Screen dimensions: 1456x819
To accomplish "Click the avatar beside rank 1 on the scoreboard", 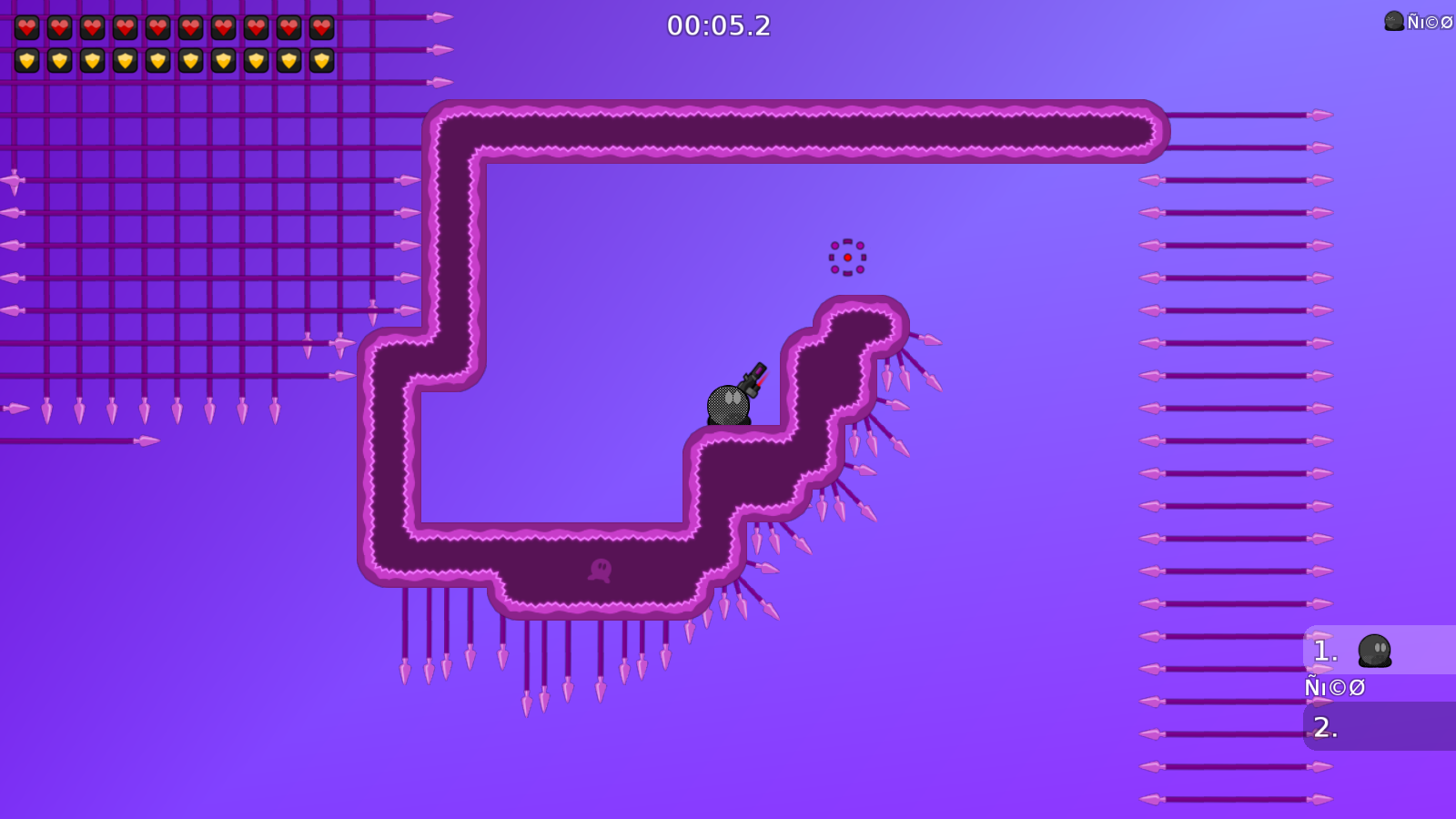I will pos(1376,651).
